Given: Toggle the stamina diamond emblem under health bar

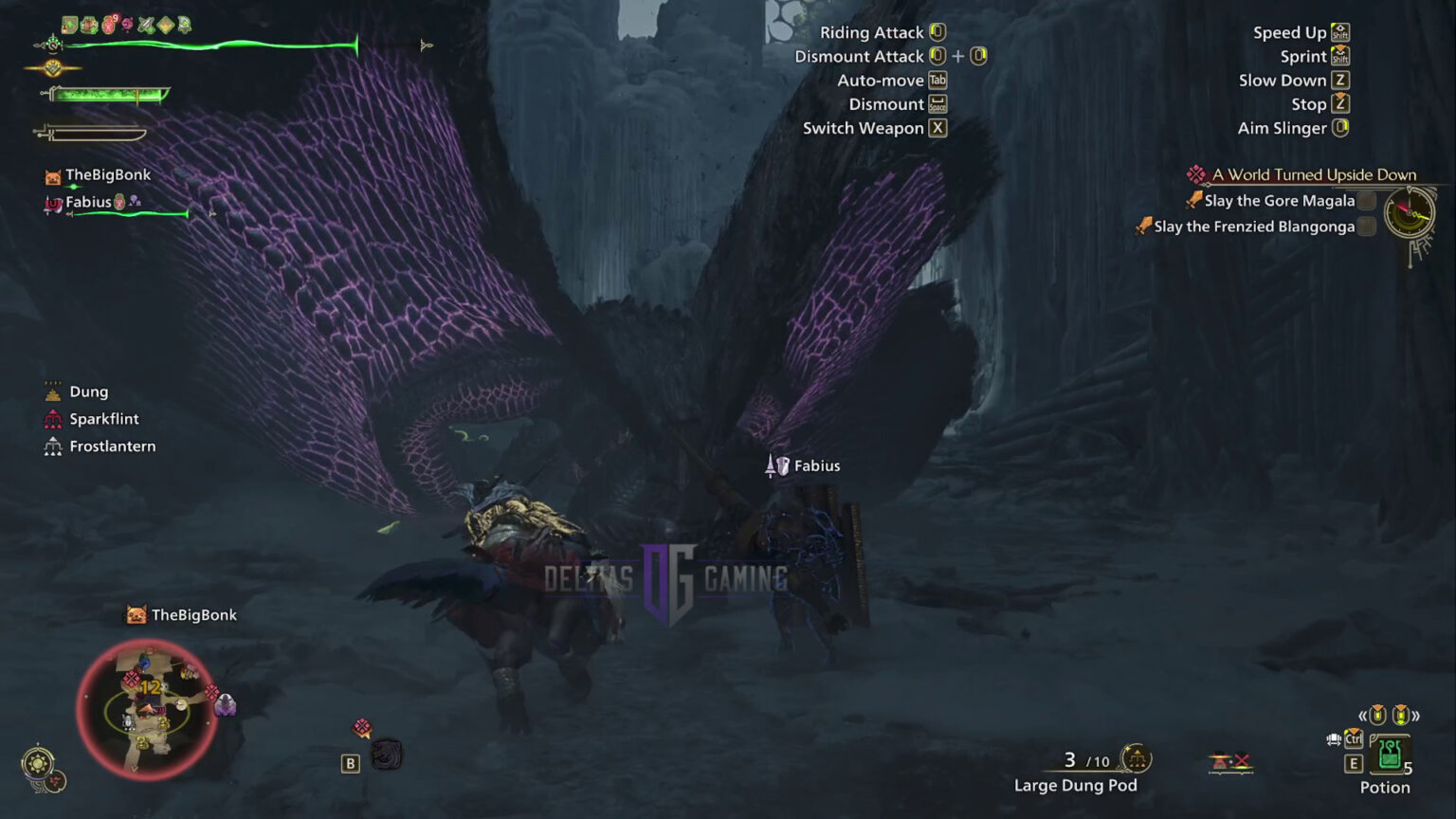Looking at the screenshot, I should 53,67.
